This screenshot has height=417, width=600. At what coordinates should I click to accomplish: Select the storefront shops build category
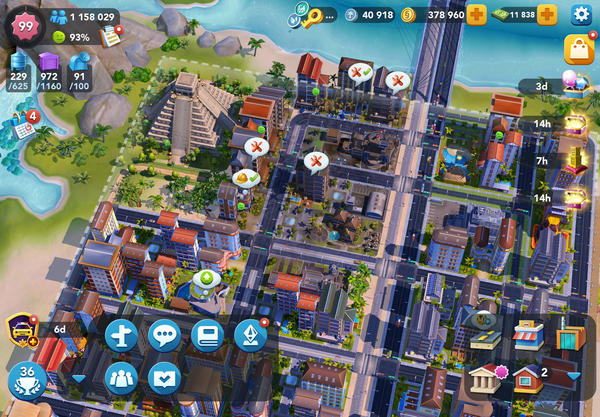coord(528,335)
